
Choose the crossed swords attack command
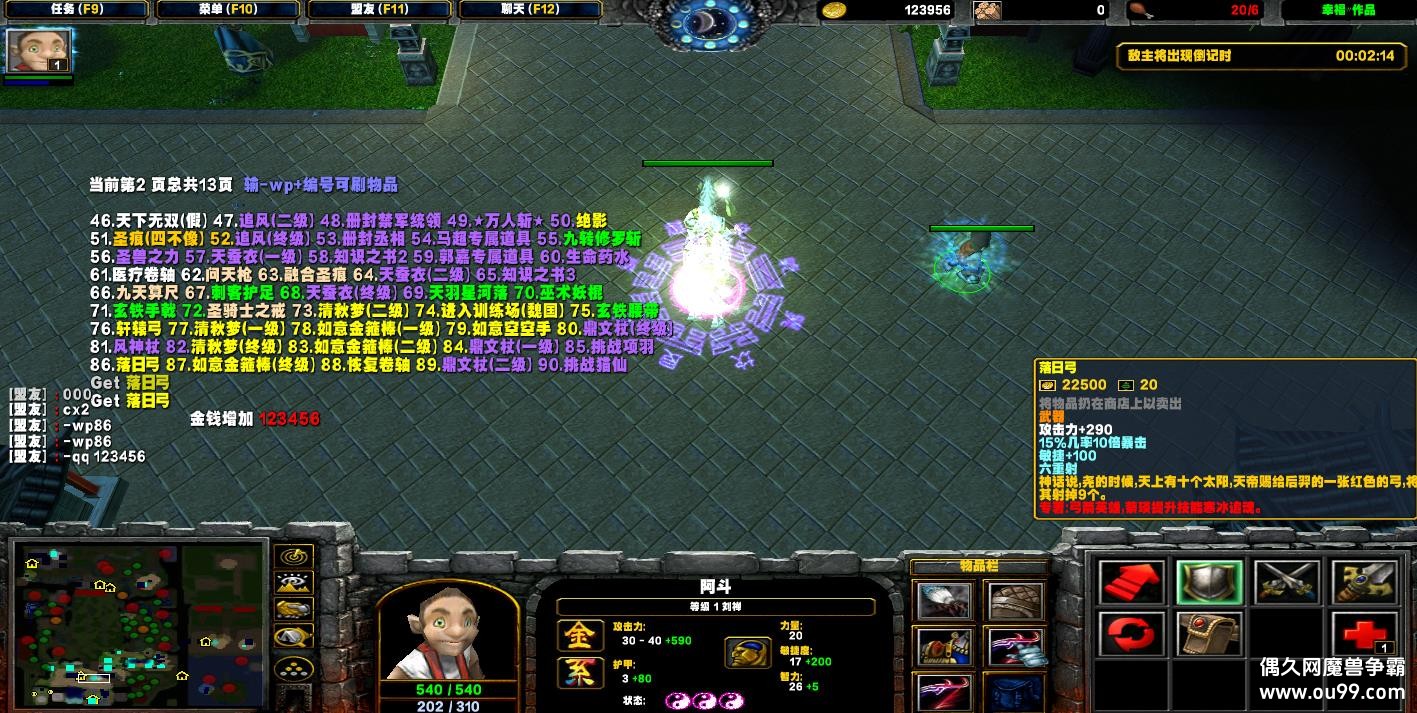coord(1286,582)
